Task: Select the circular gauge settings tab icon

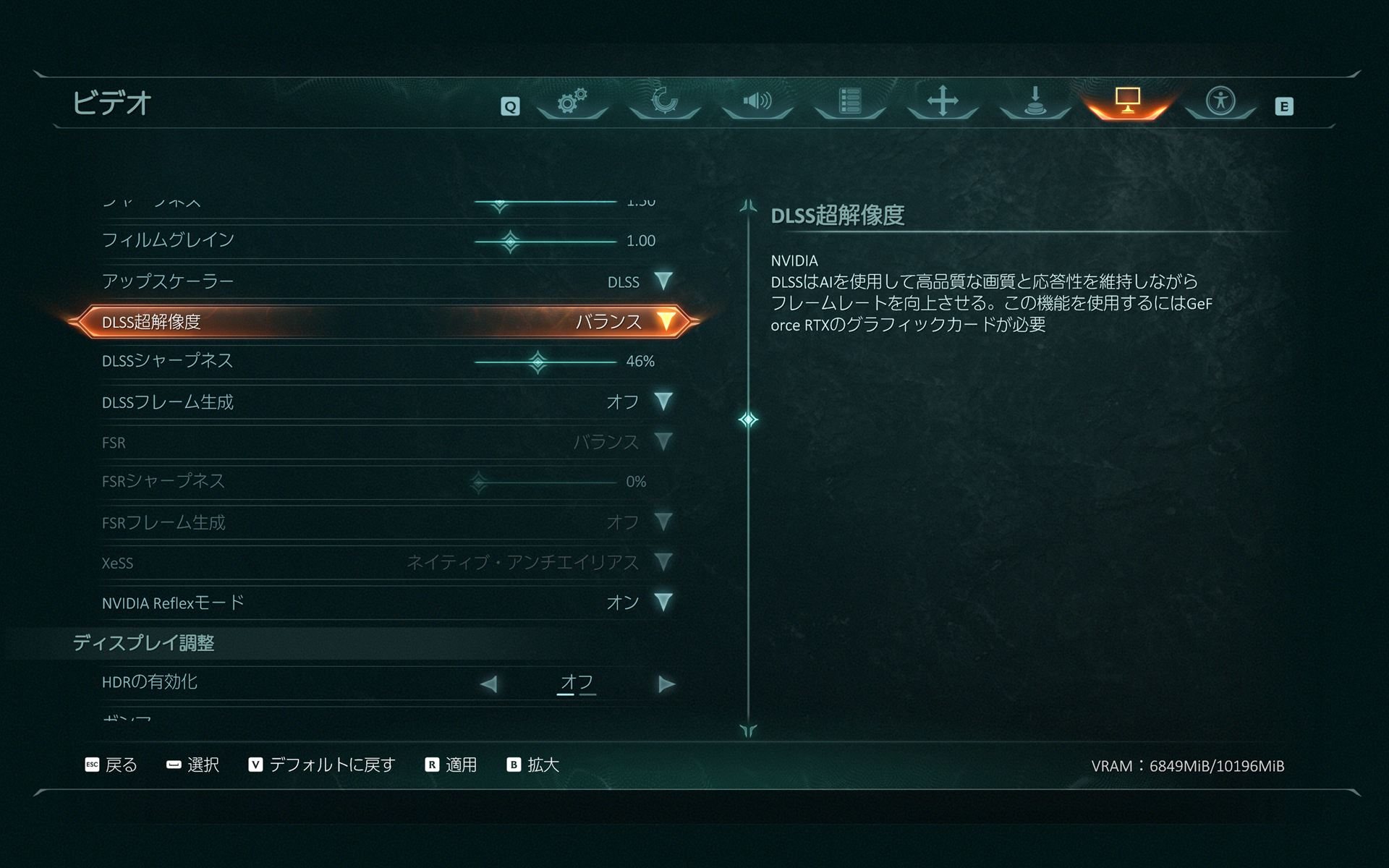Action: (x=663, y=103)
